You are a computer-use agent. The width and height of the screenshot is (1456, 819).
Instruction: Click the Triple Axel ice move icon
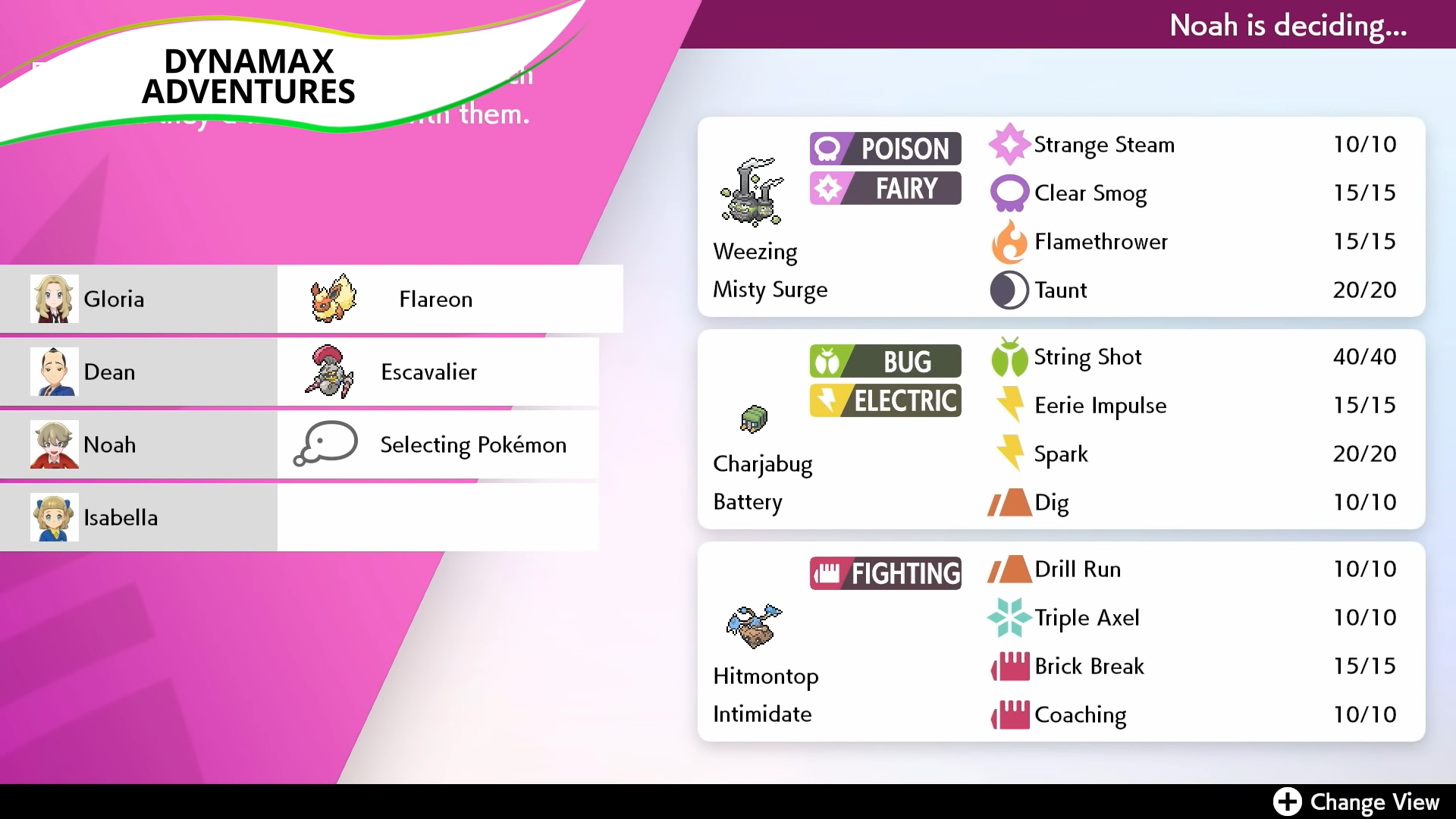click(1009, 617)
